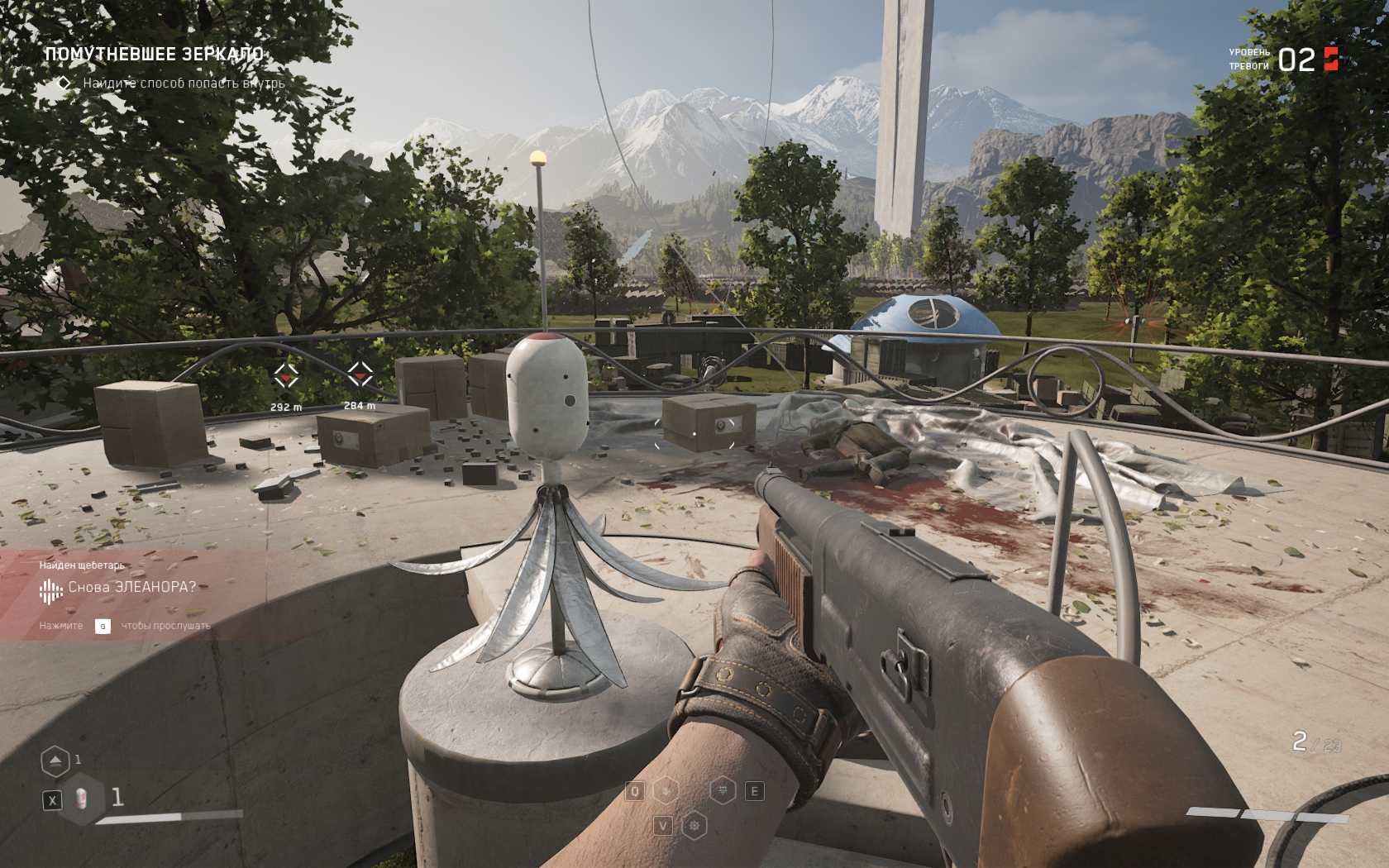Open the Помутневшее зеркало quest tracker

(x=154, y=55)
